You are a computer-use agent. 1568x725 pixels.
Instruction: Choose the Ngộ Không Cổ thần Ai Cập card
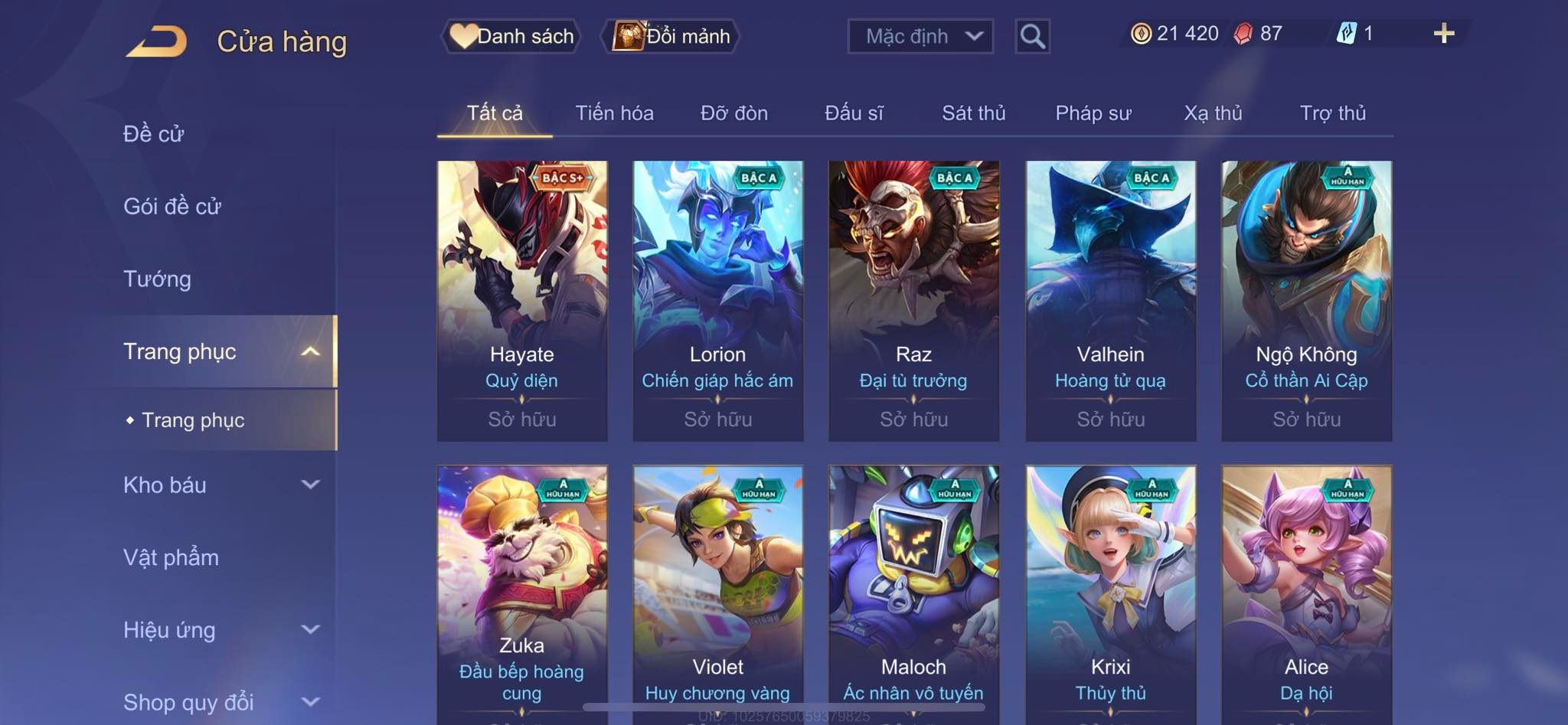pos(1306,300)
